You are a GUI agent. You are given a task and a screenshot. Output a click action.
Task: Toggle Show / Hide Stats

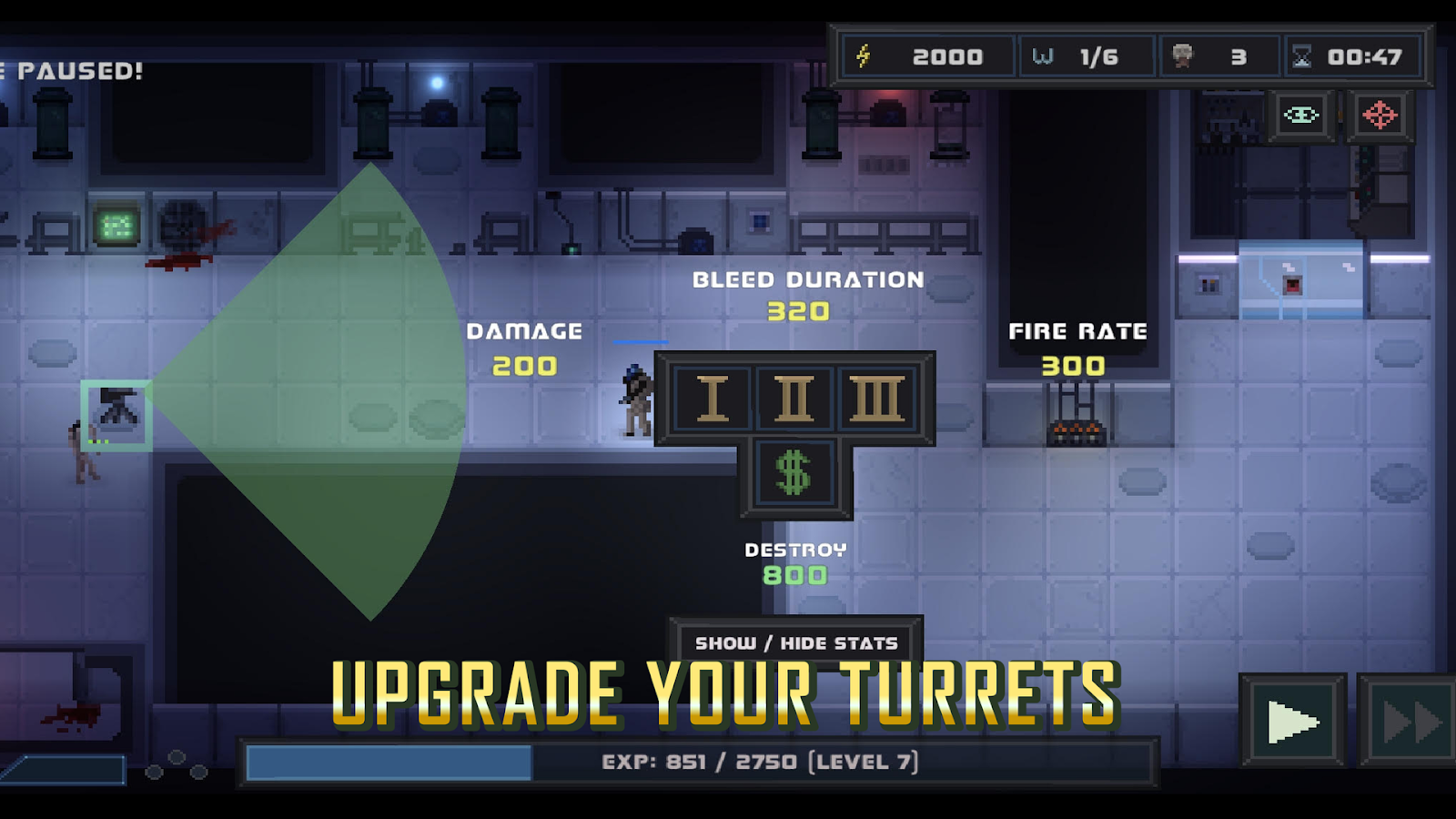point(796,642)
